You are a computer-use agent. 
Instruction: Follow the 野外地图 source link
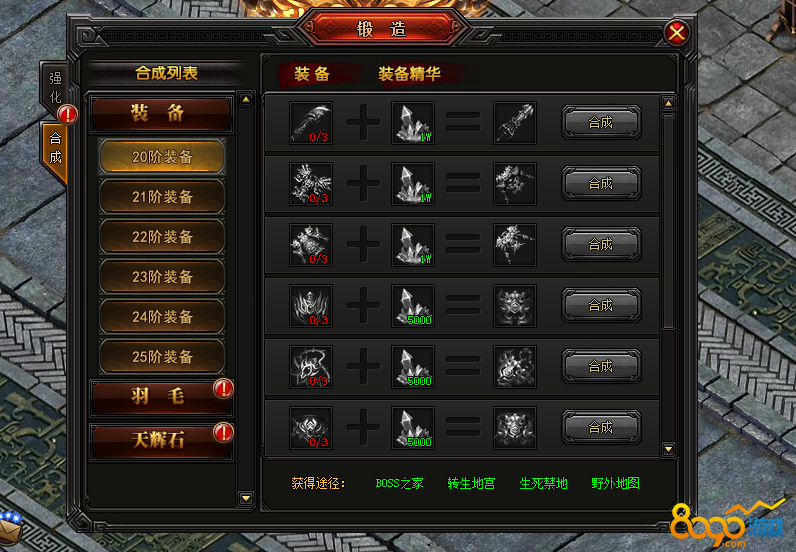click(x=615, y=483)
